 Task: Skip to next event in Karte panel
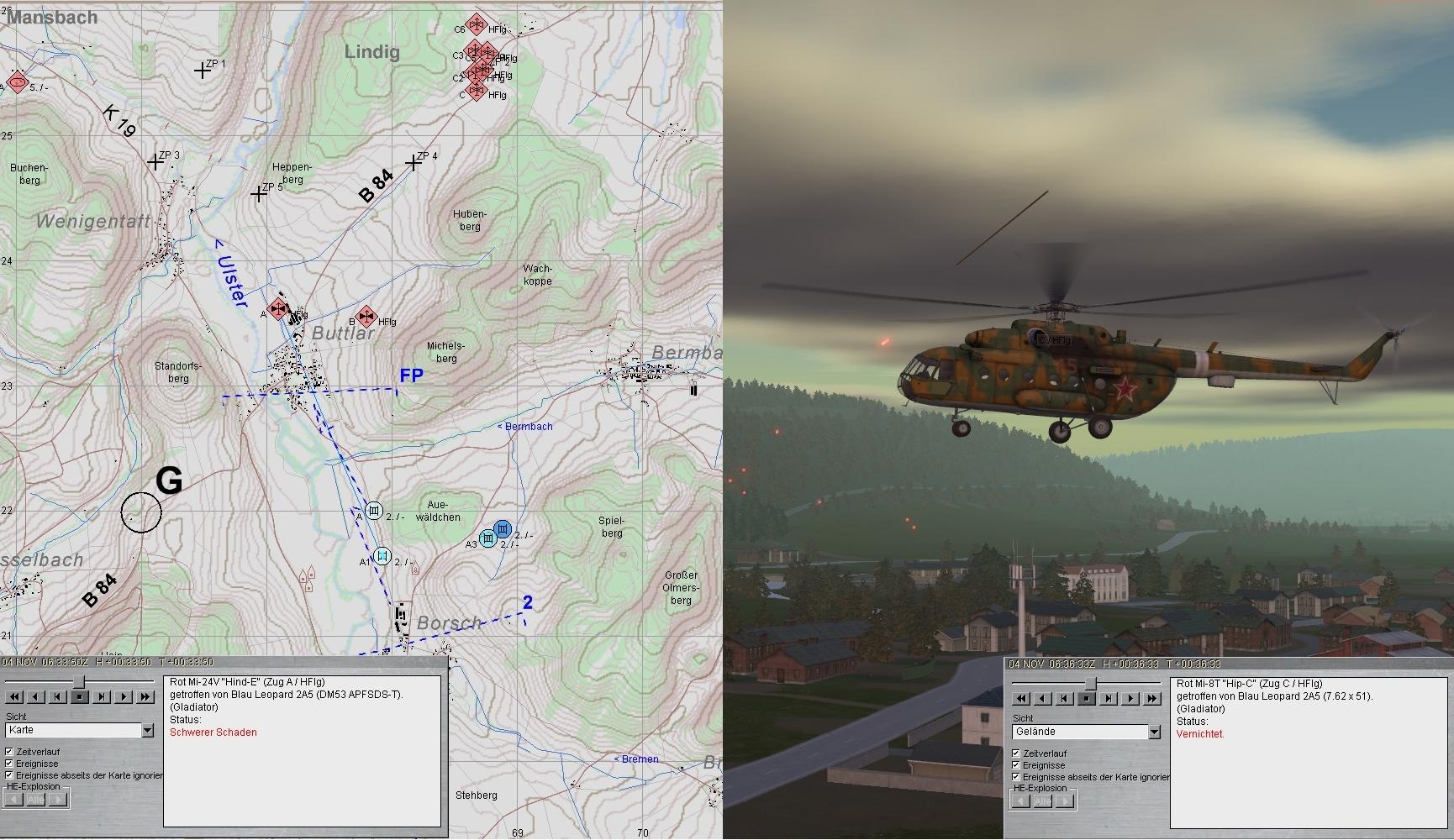point(102,697)
